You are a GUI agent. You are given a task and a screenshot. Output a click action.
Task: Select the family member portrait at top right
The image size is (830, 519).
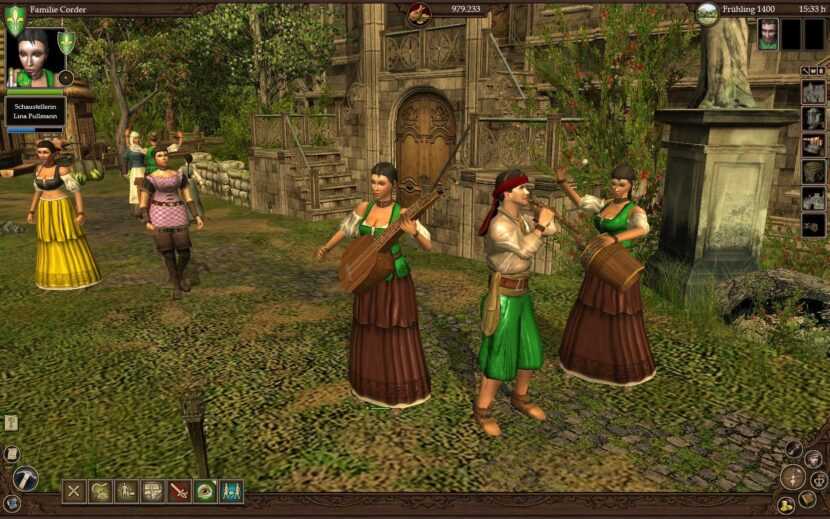tap(767, 34)
